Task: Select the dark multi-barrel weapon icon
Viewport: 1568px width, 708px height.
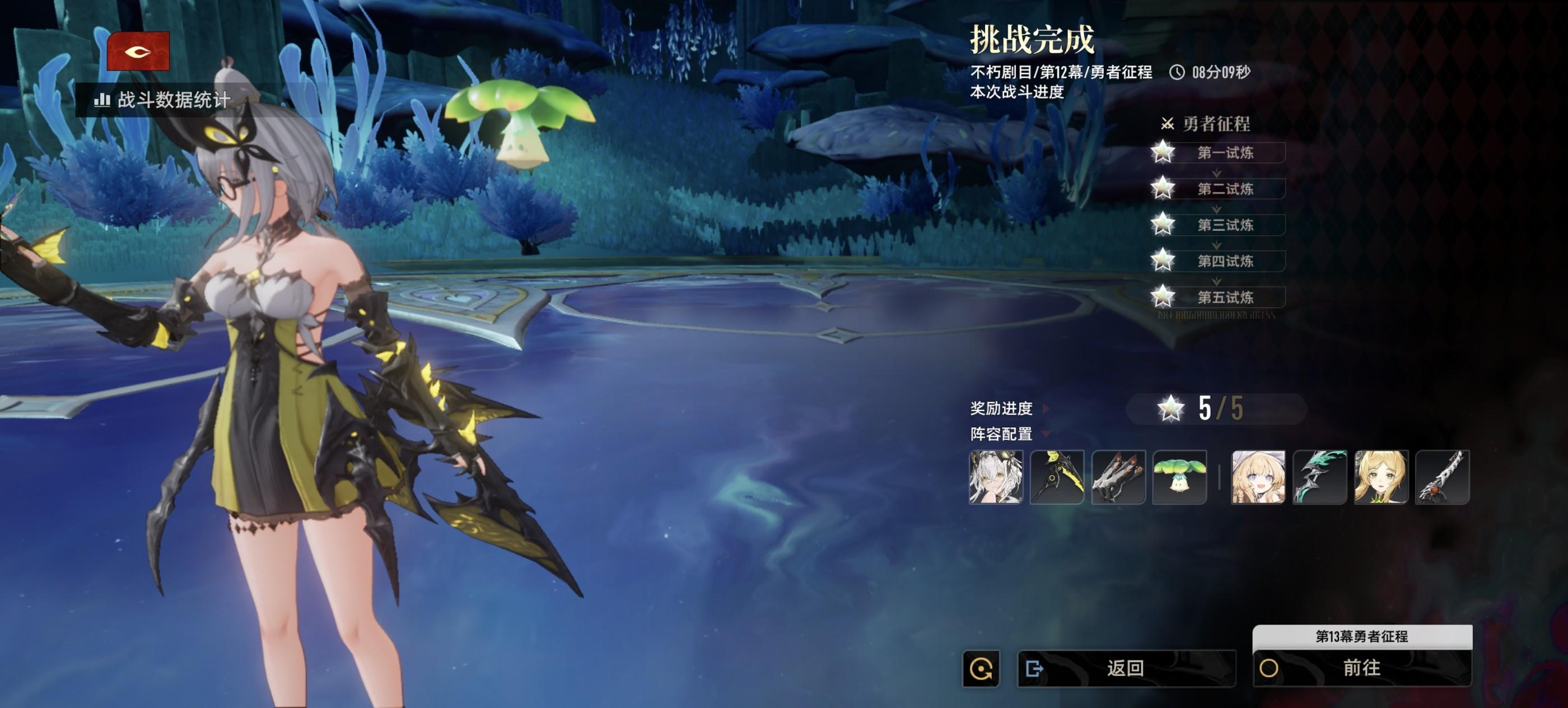Action: (x=1118, y=477)
